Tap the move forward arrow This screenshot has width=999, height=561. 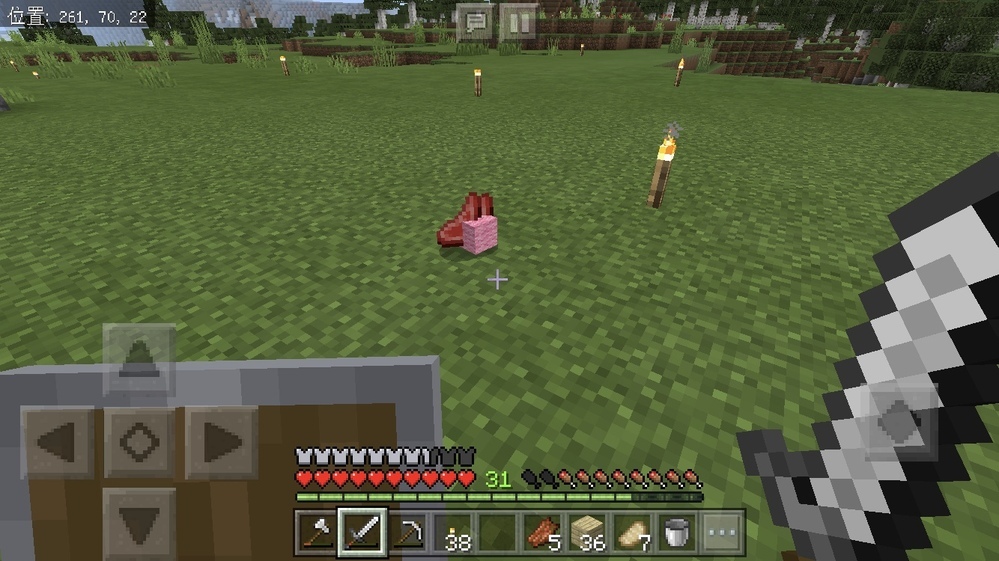pos(139,359)
